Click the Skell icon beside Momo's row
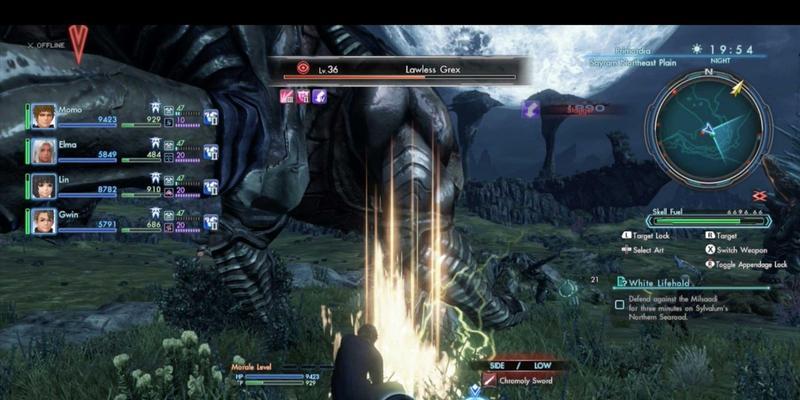Image resolution: width=800 pixels, height=400 pixels. pyautogui.click(x=211, y=118)
